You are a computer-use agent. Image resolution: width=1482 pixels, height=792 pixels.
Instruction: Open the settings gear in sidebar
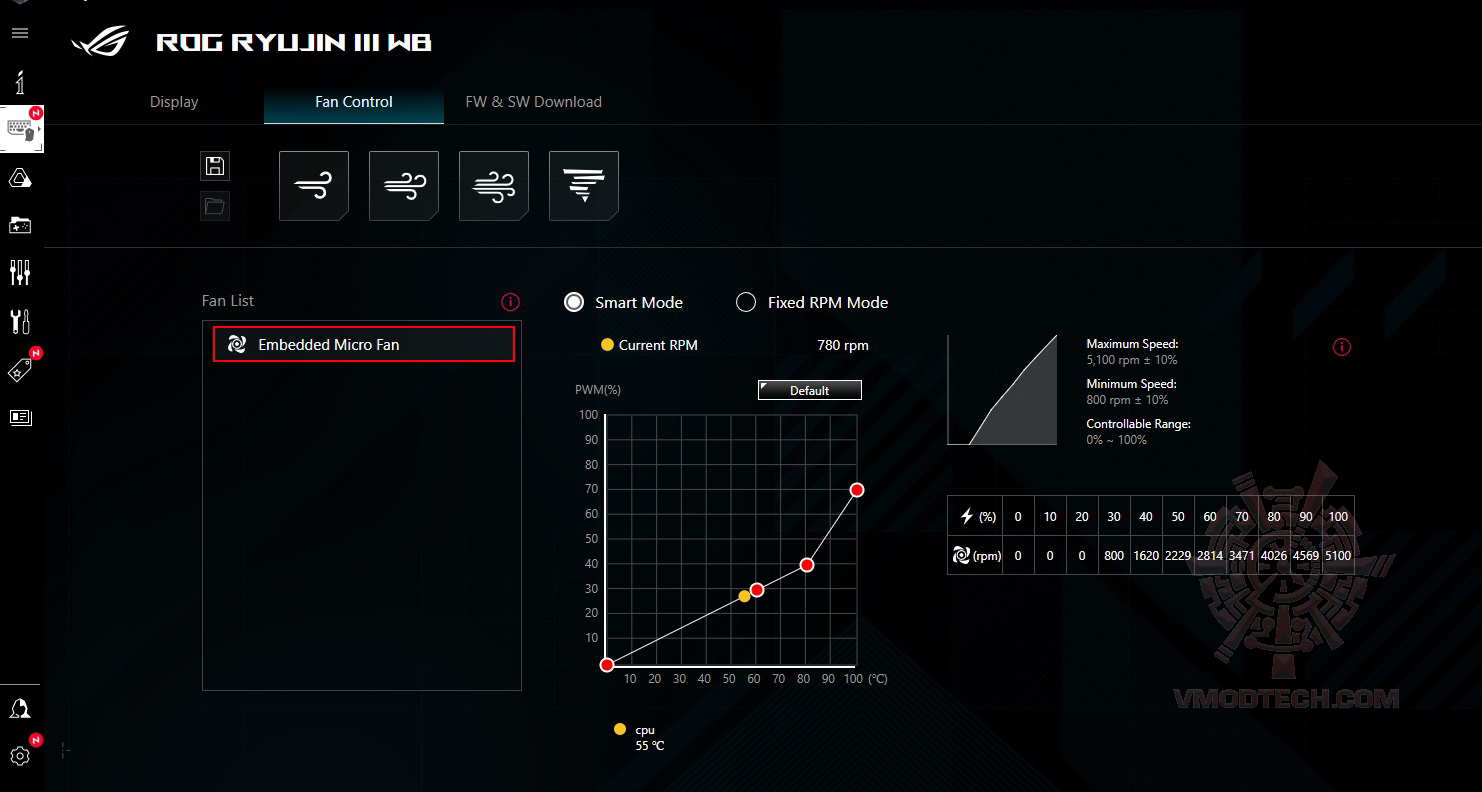[20, 756]
